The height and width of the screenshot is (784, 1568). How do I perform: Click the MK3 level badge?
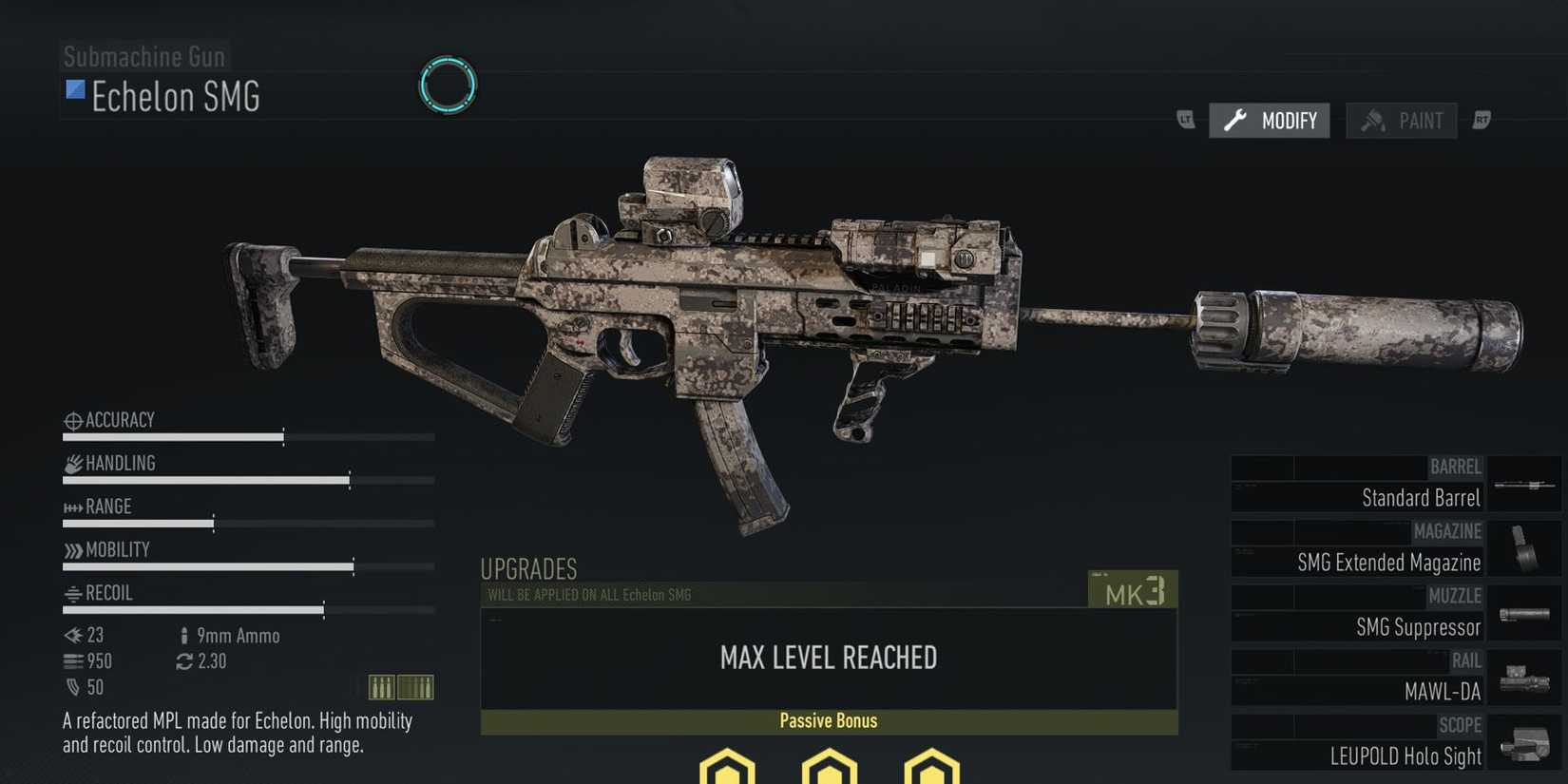[1132, 589]
